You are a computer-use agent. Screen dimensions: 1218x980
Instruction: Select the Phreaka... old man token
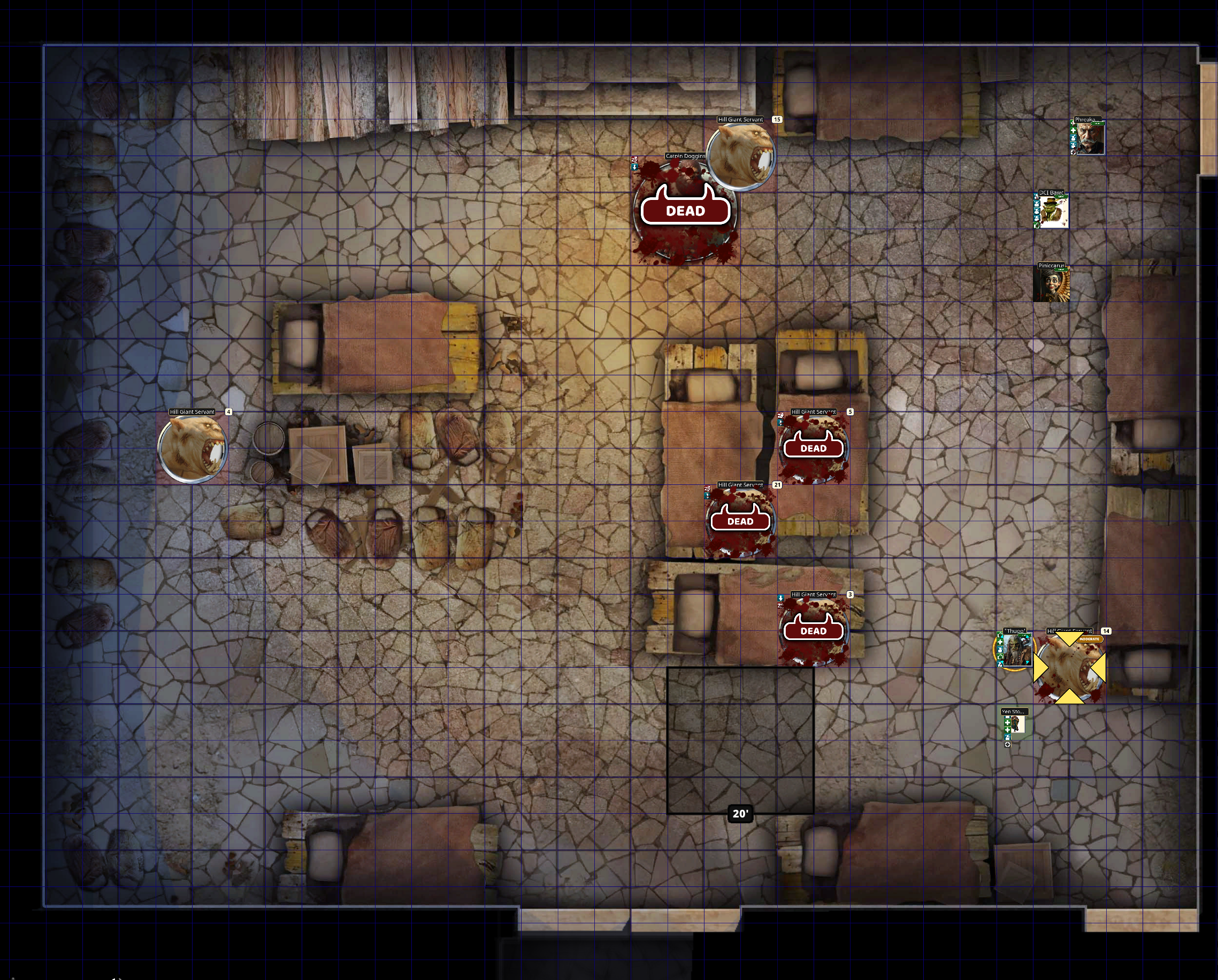pyautogui.click(x=1089, y=138)
